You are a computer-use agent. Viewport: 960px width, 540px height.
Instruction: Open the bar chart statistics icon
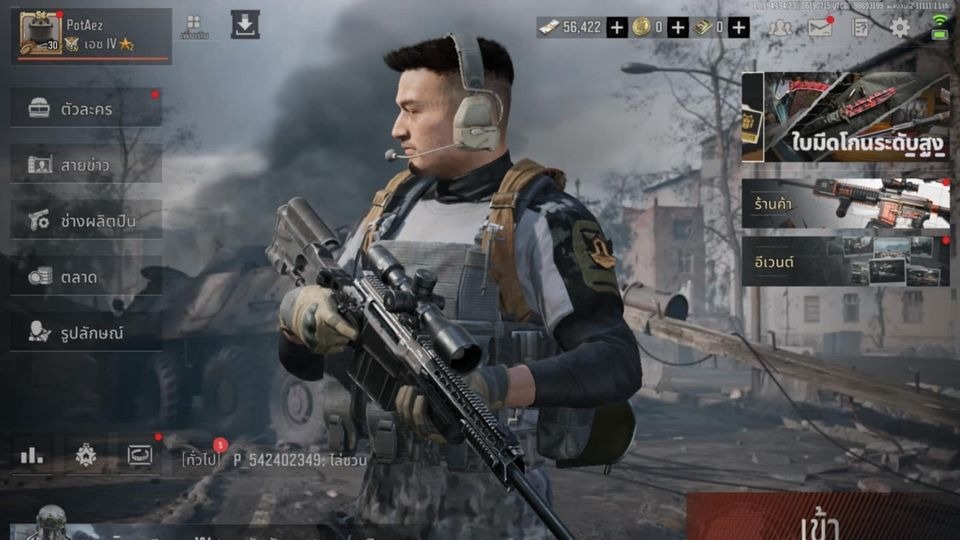coord(32,455)
